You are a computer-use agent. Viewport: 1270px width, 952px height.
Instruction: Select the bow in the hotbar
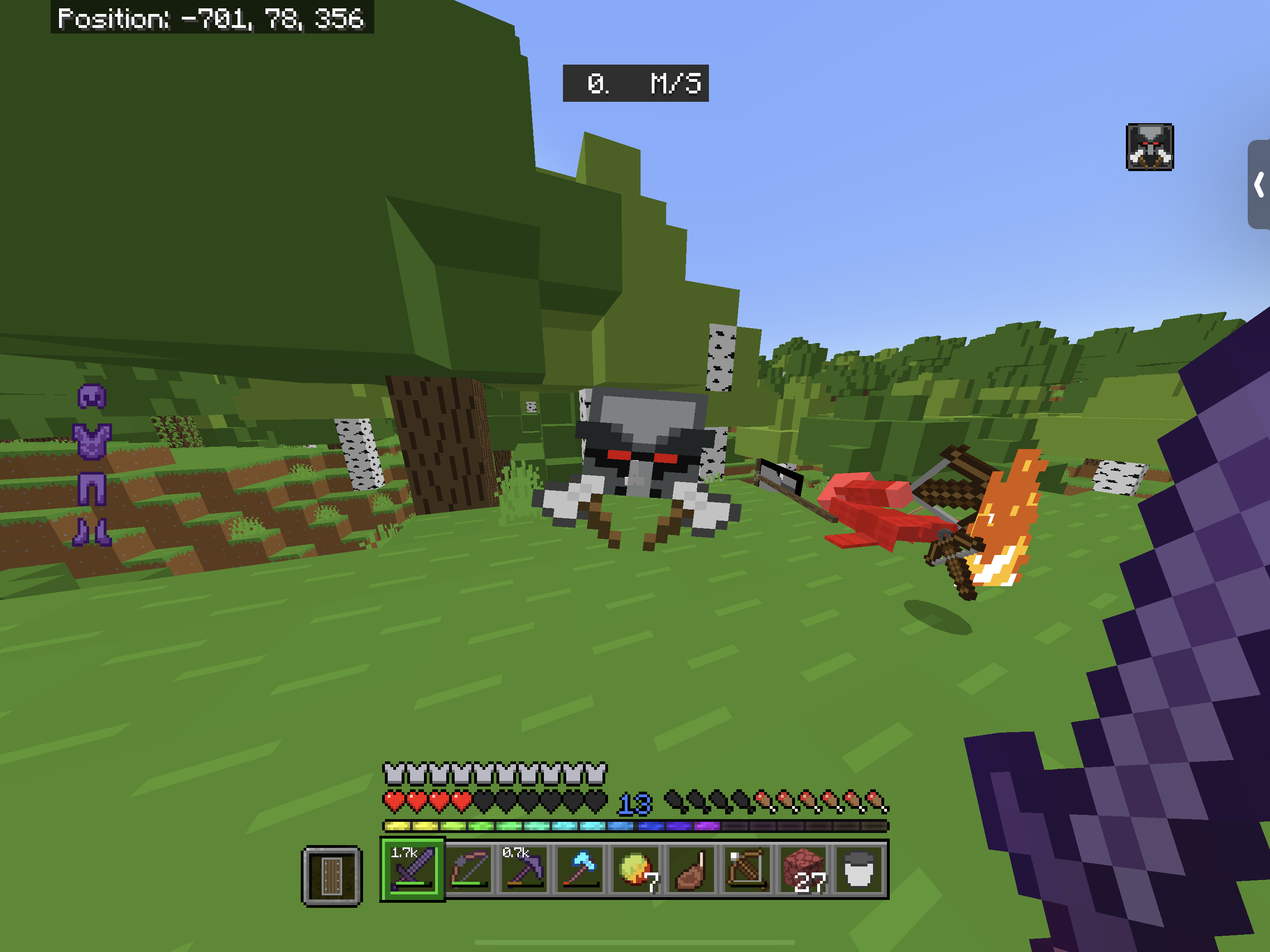(x=469, y=869)
